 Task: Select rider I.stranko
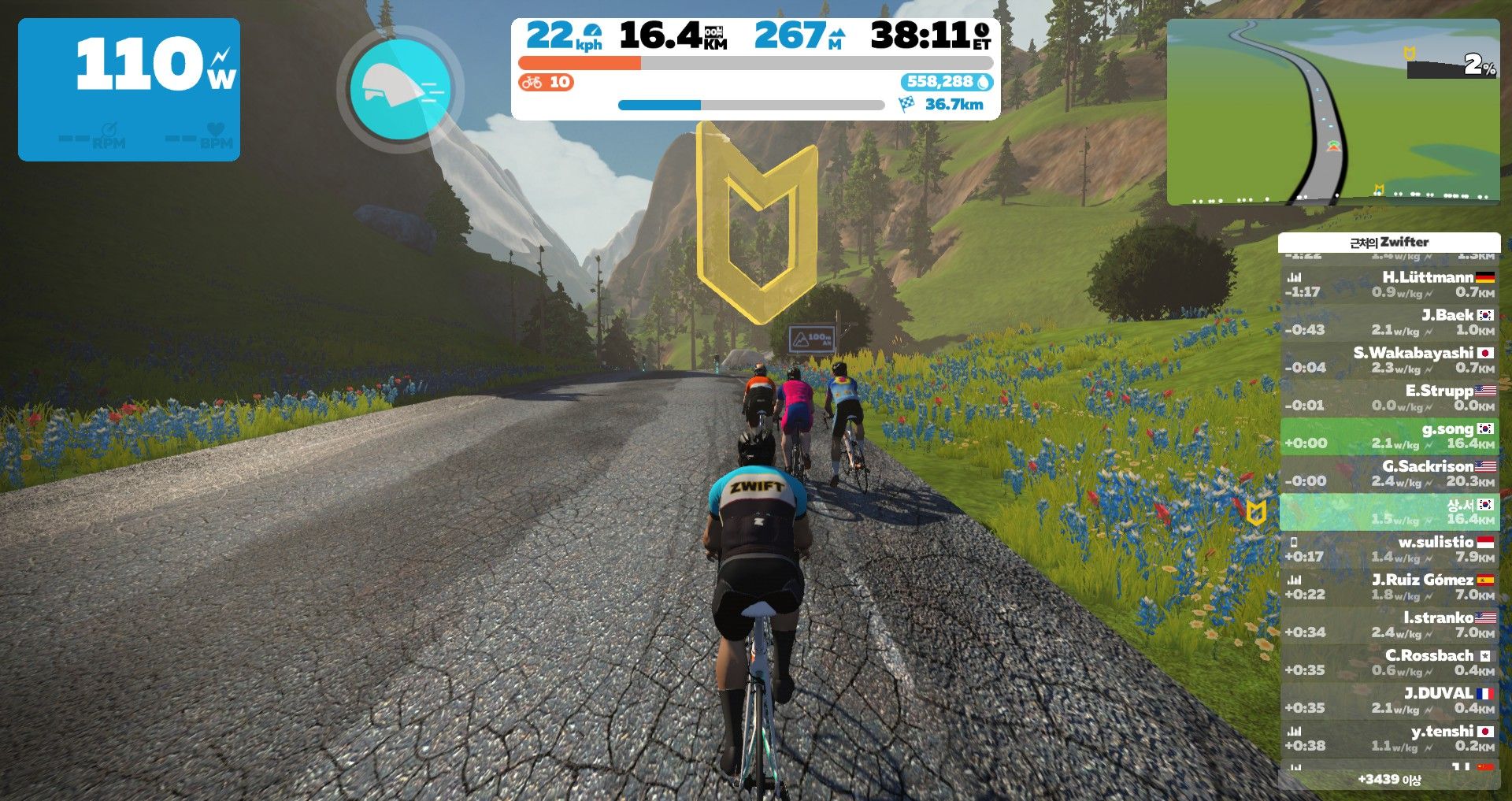1389,625
